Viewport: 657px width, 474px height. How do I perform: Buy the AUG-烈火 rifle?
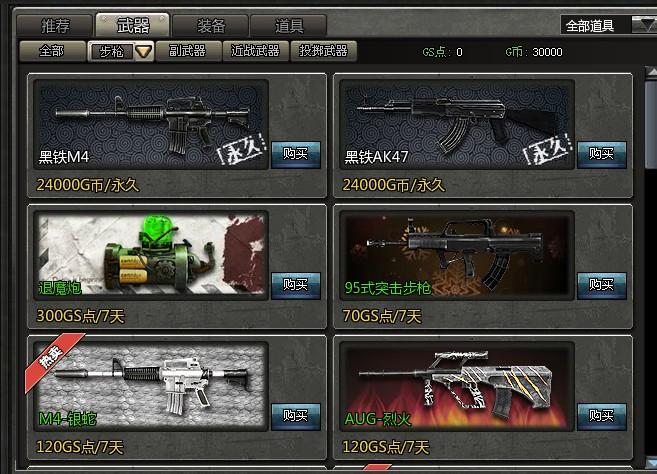tap(601, 416)
